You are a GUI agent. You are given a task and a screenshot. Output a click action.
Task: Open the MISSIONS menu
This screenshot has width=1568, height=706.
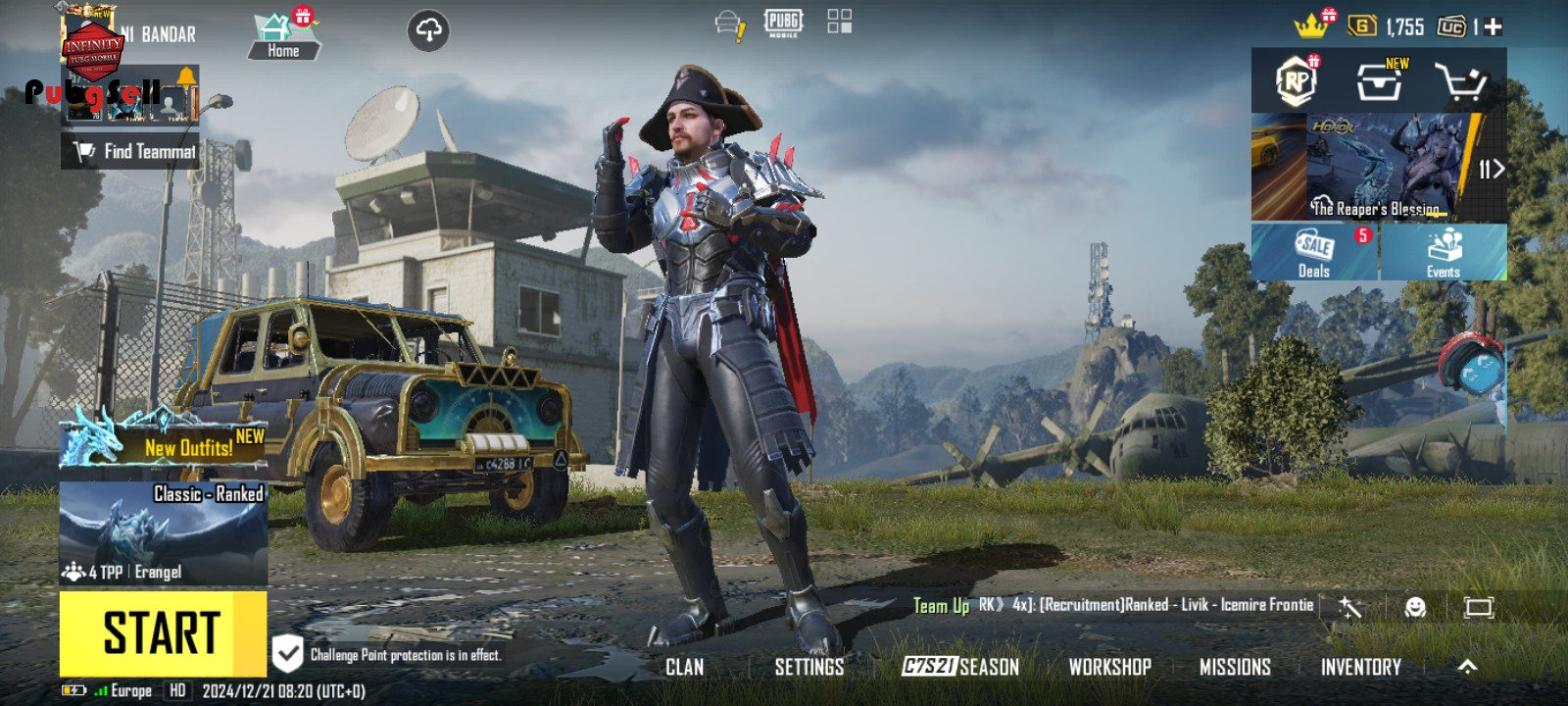pos(1235,667)
